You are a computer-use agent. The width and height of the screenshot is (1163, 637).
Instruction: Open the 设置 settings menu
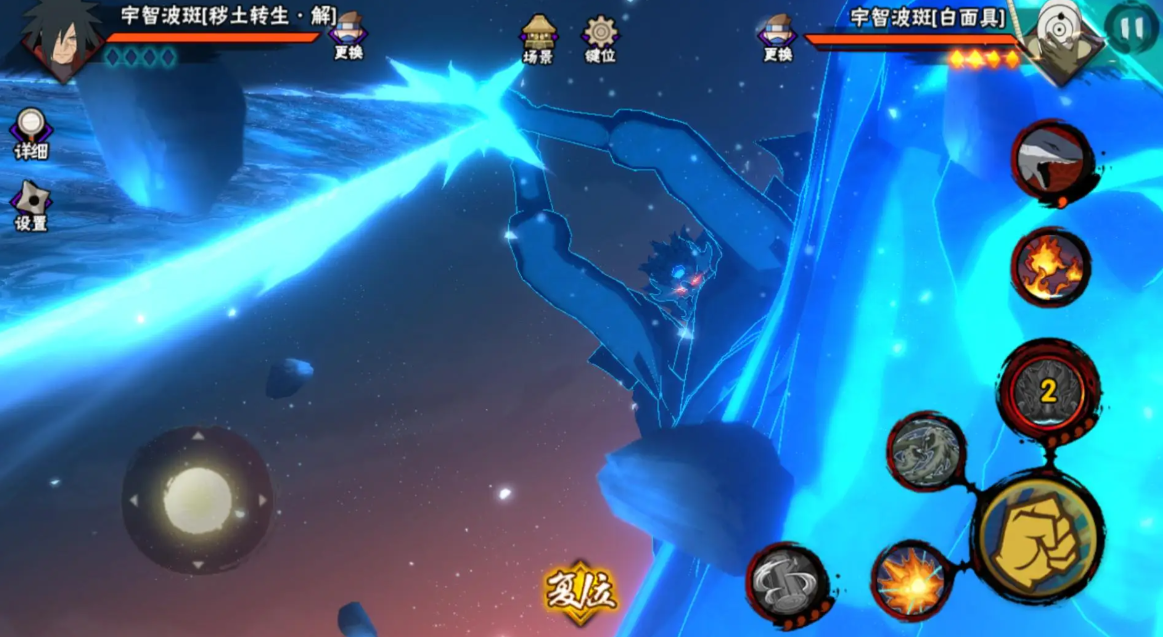(31, 205)
